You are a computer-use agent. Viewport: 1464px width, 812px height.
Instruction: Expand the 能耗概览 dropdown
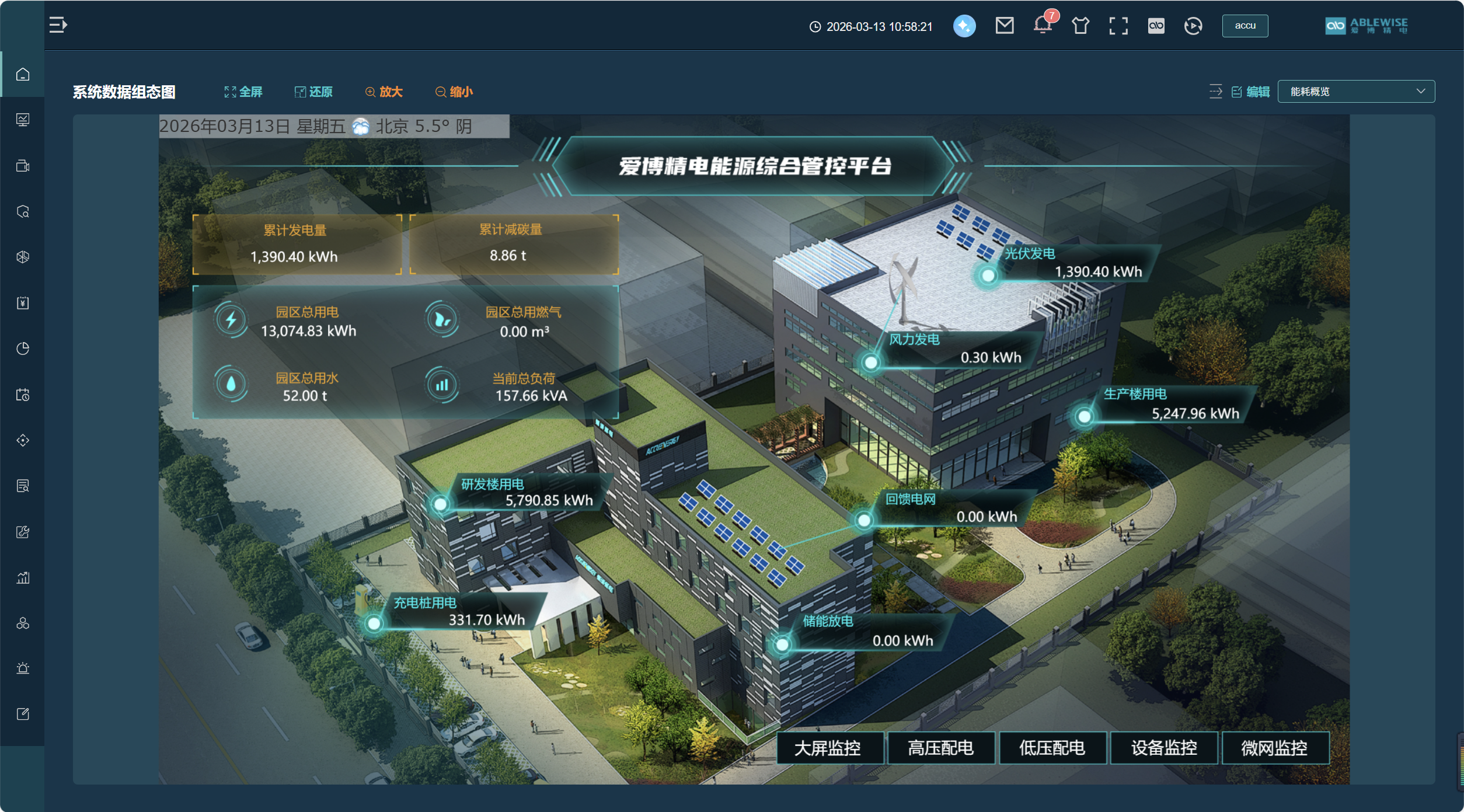coord(1355,92)
